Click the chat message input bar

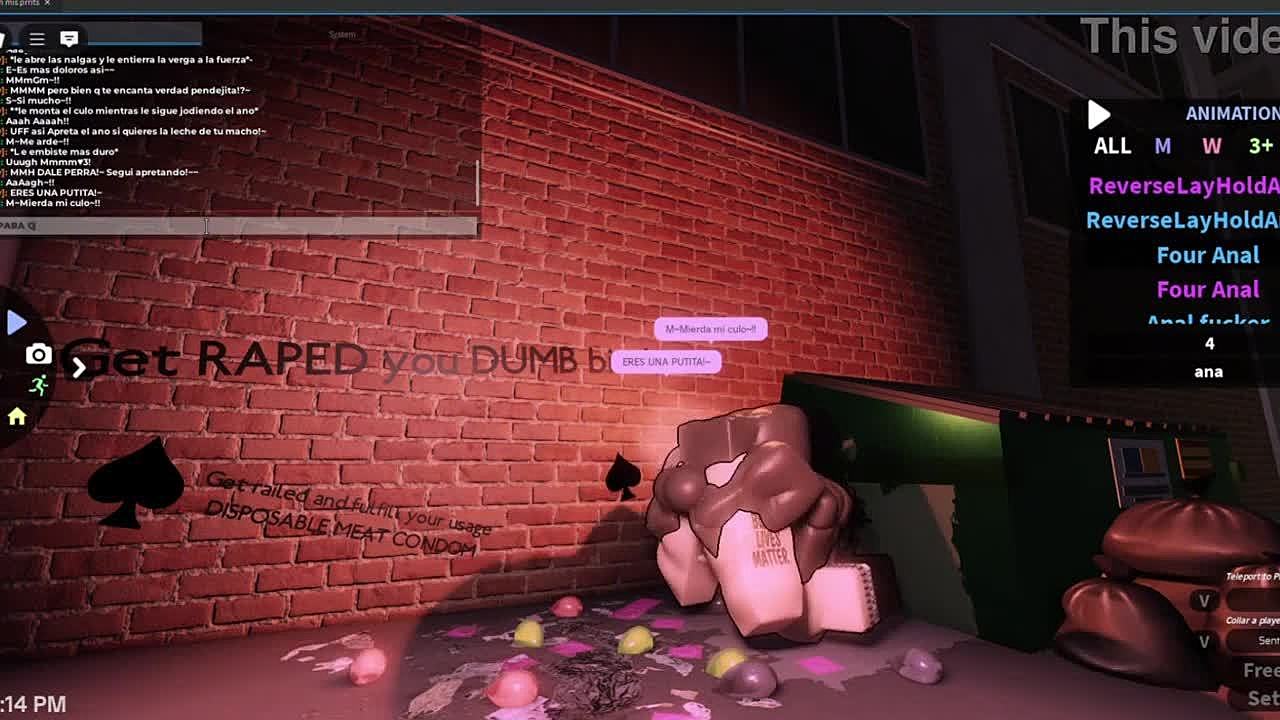(238, 226)
